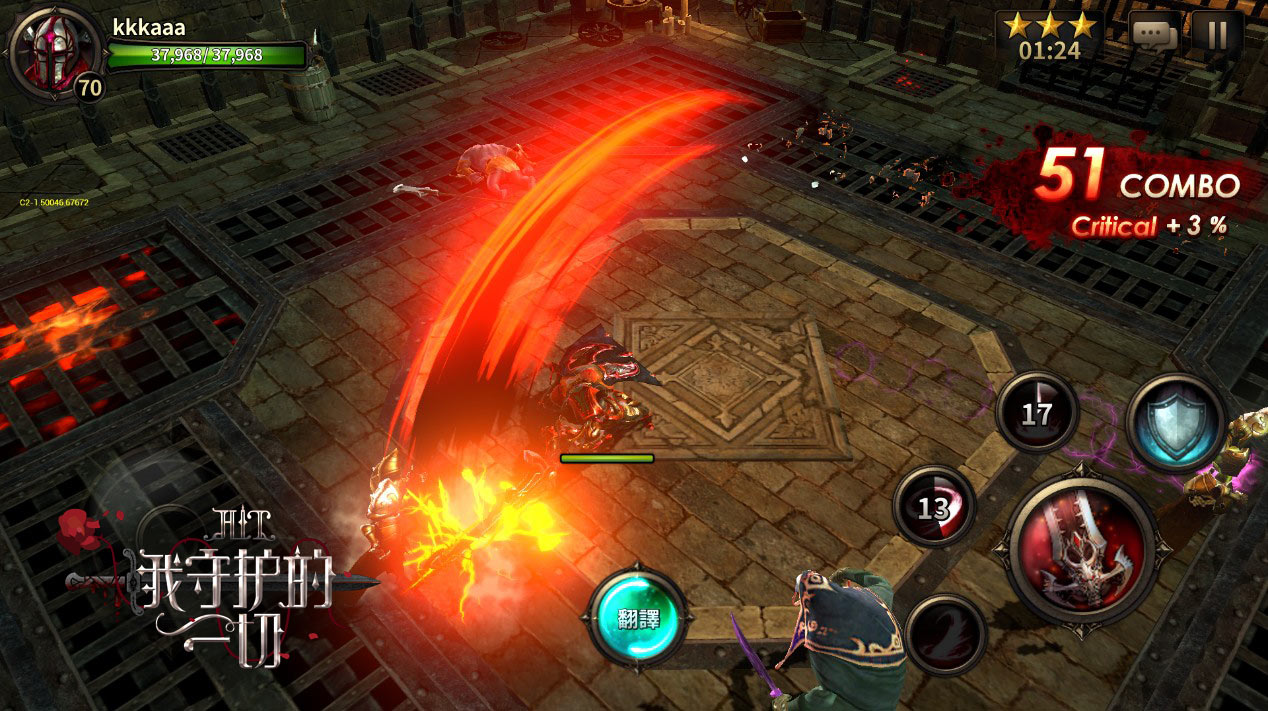This screenshot has width=1268, height=711.
Task: Trigger the skill on 17 cooldown
Action: tap(1037, 413)
